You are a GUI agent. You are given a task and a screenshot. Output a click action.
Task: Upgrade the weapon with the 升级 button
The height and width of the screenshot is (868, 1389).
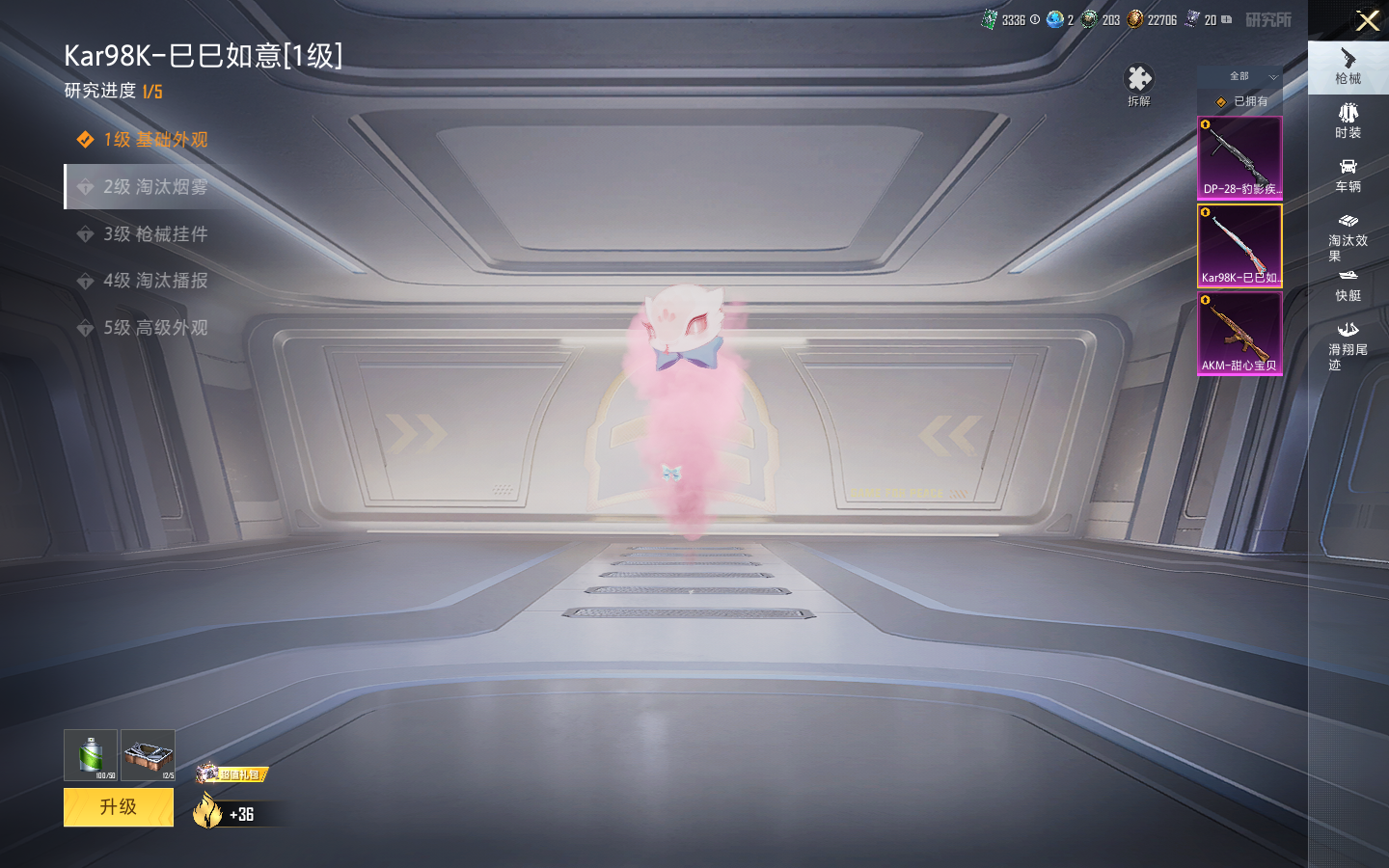[x=119, y=807]
